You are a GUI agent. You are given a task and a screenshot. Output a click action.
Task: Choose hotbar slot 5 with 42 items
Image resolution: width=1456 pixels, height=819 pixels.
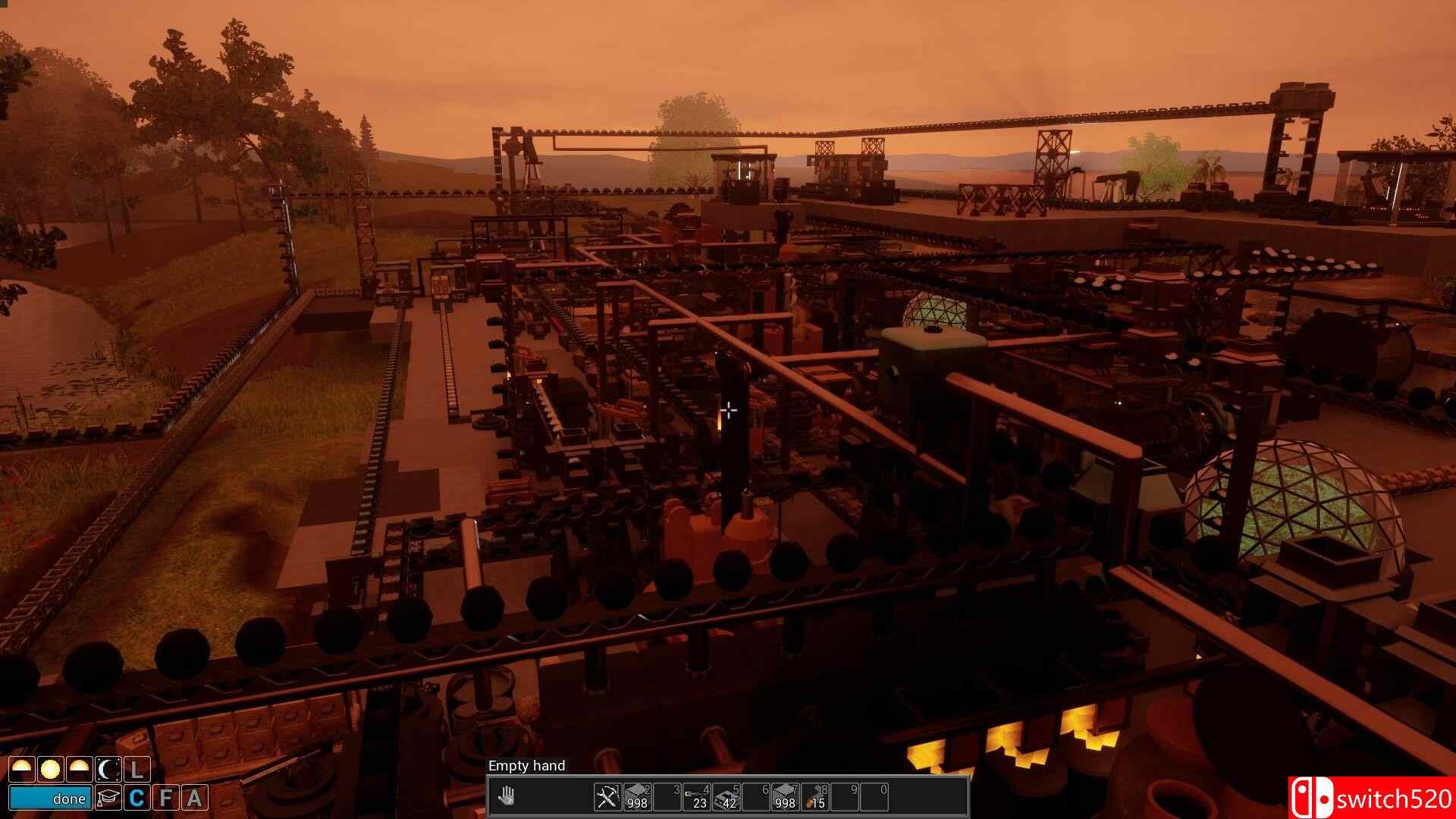click(726, 796)
